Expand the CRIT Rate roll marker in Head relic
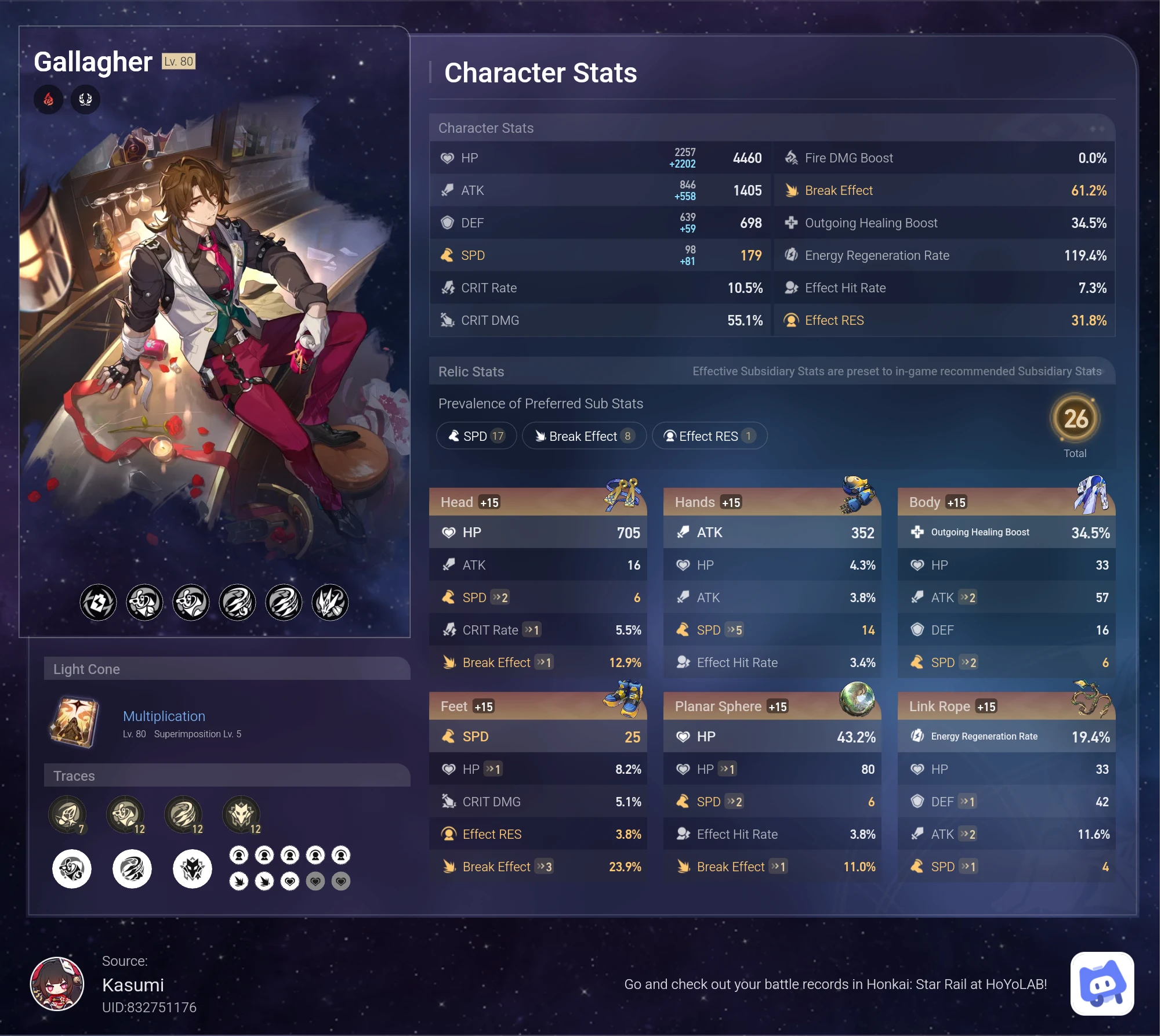This screenshot has width=1161, height=1036. click(531, 630)
